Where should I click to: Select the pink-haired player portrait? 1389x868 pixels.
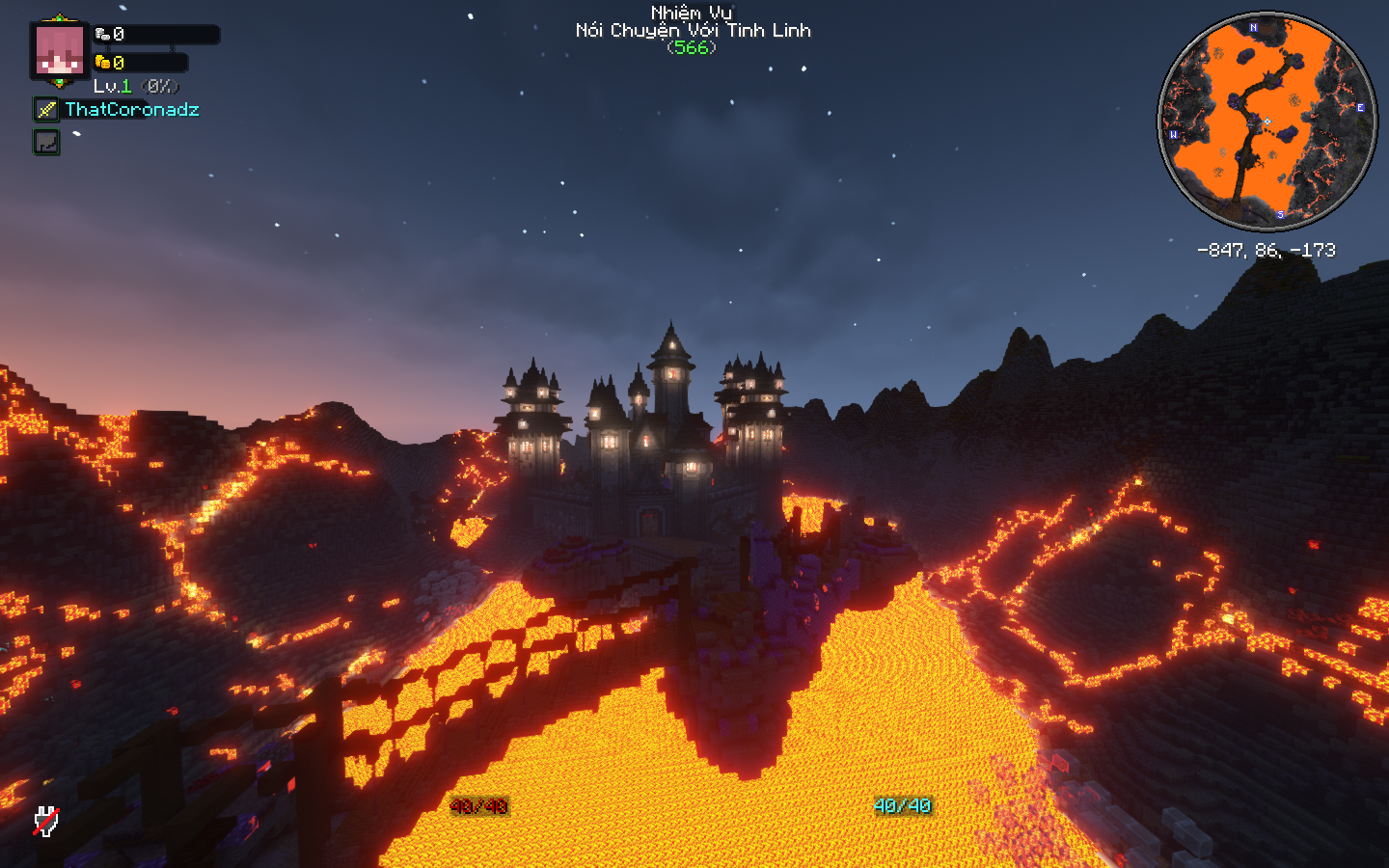[x=60, y=50]
